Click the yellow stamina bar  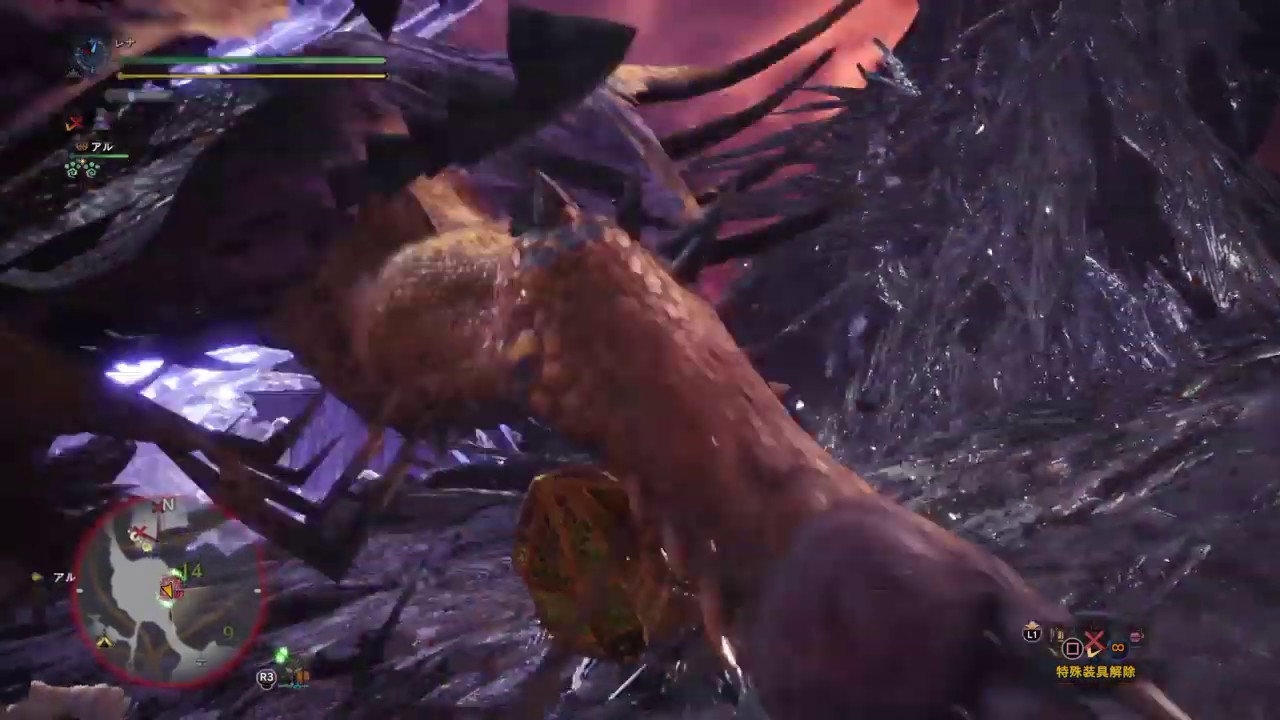coord(250,75)
